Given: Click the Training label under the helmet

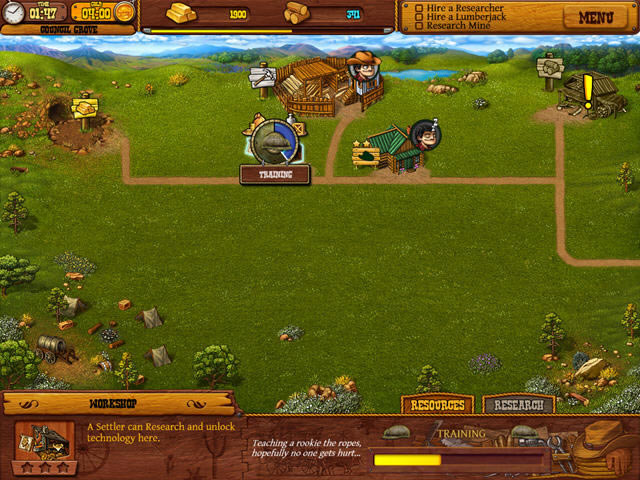Looking at the screenshot, I should click(275, 174).
